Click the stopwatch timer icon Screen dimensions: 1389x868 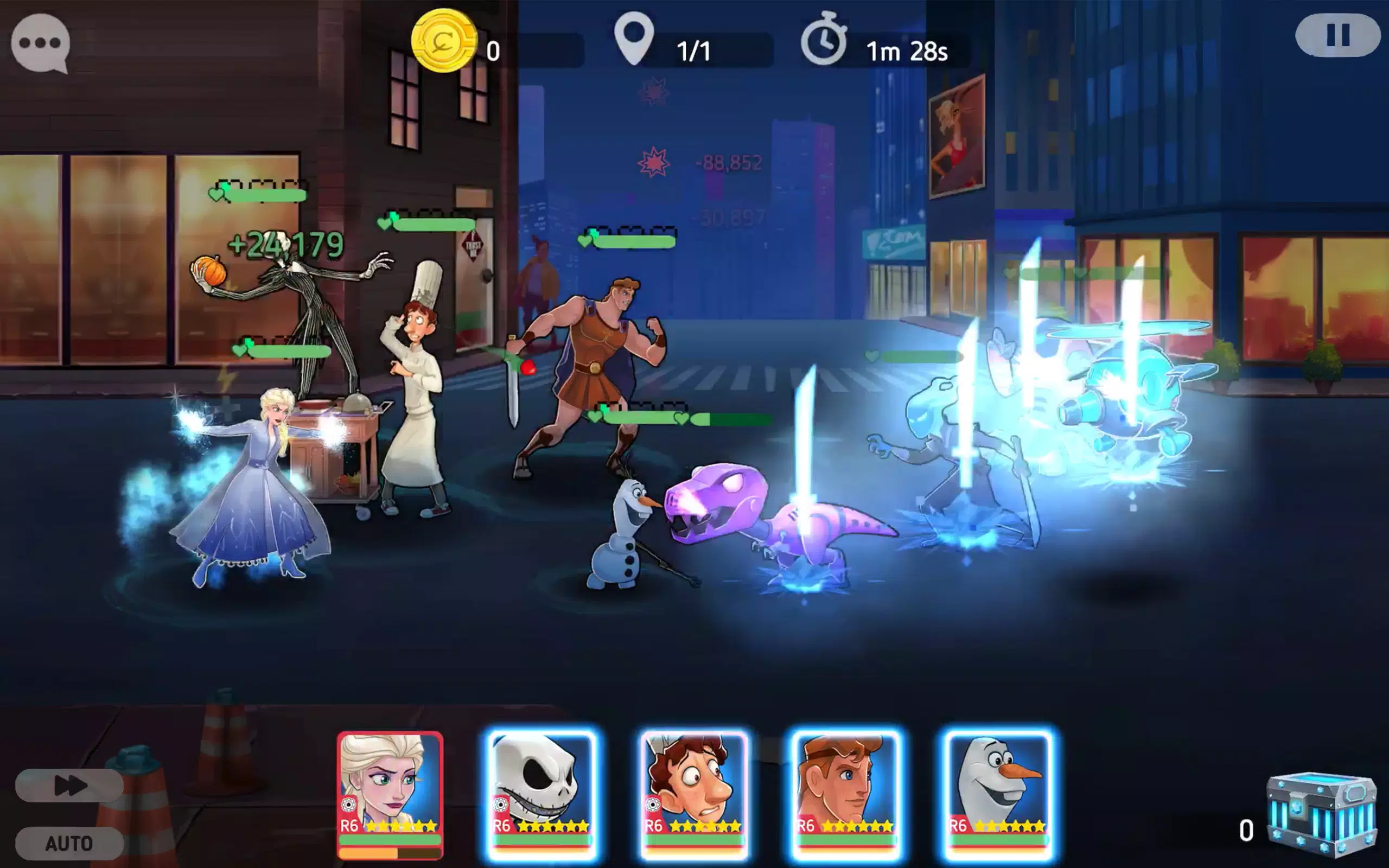(825, 40)
